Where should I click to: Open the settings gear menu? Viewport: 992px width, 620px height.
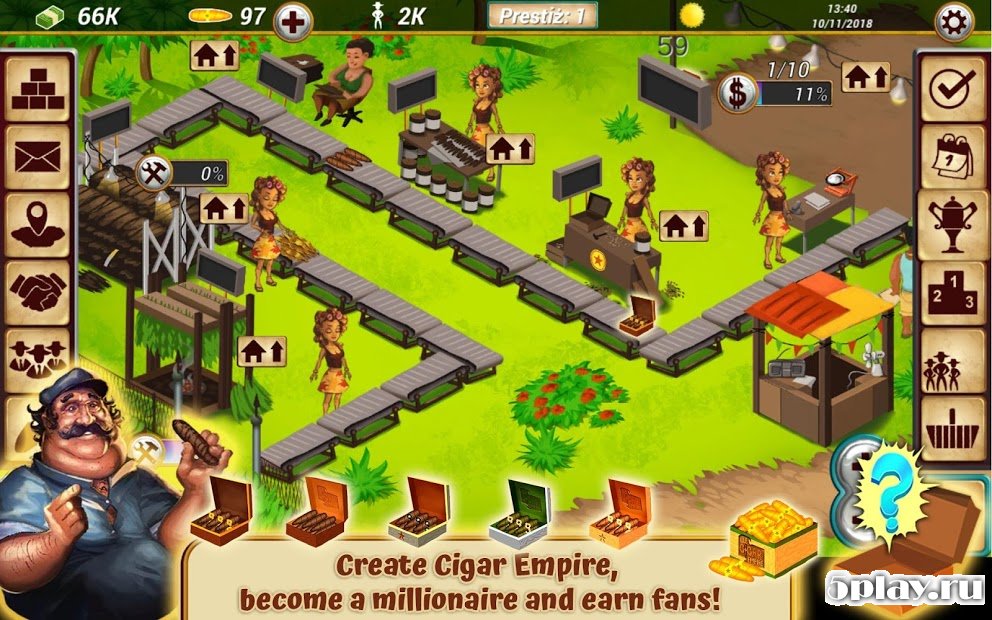click(x=953, y=22)
